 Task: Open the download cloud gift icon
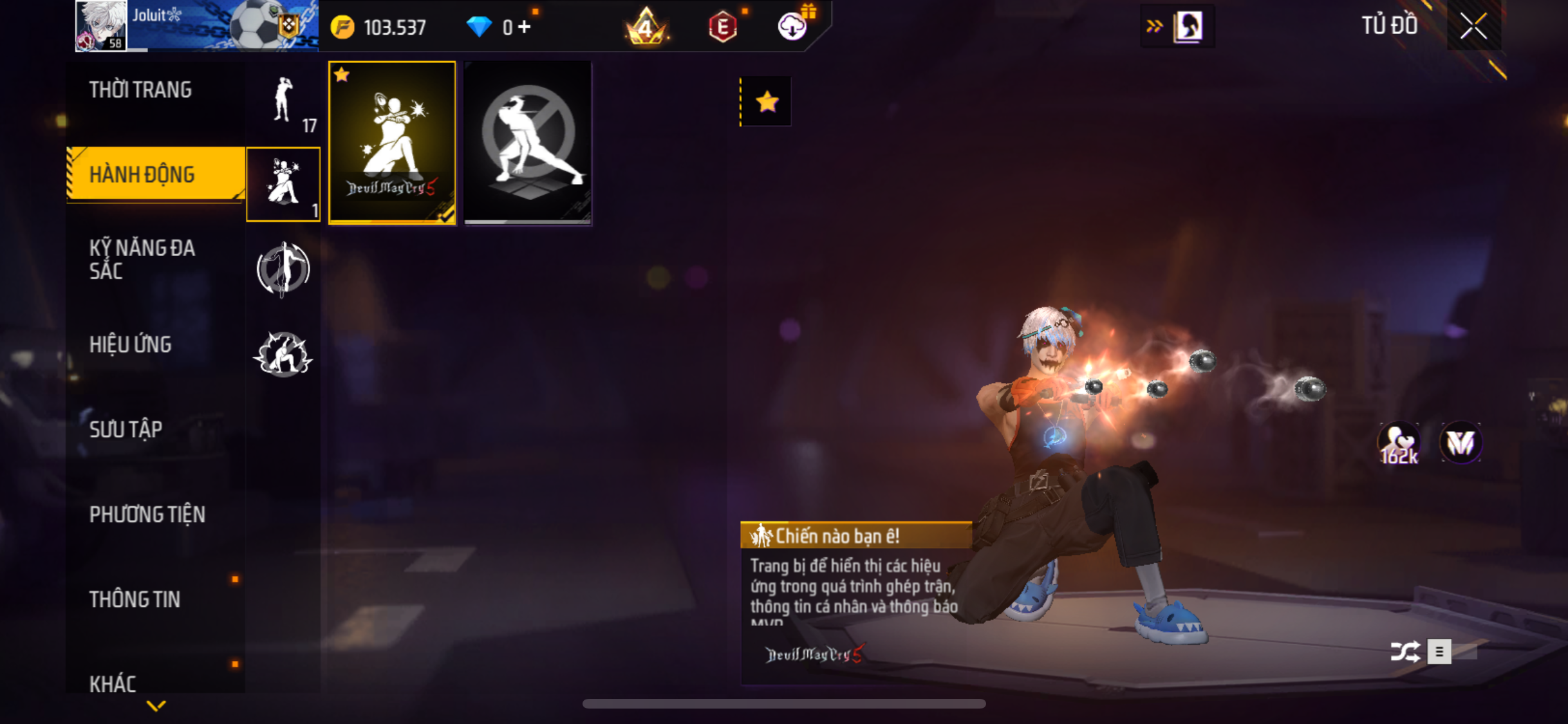(x=793, y=26)
